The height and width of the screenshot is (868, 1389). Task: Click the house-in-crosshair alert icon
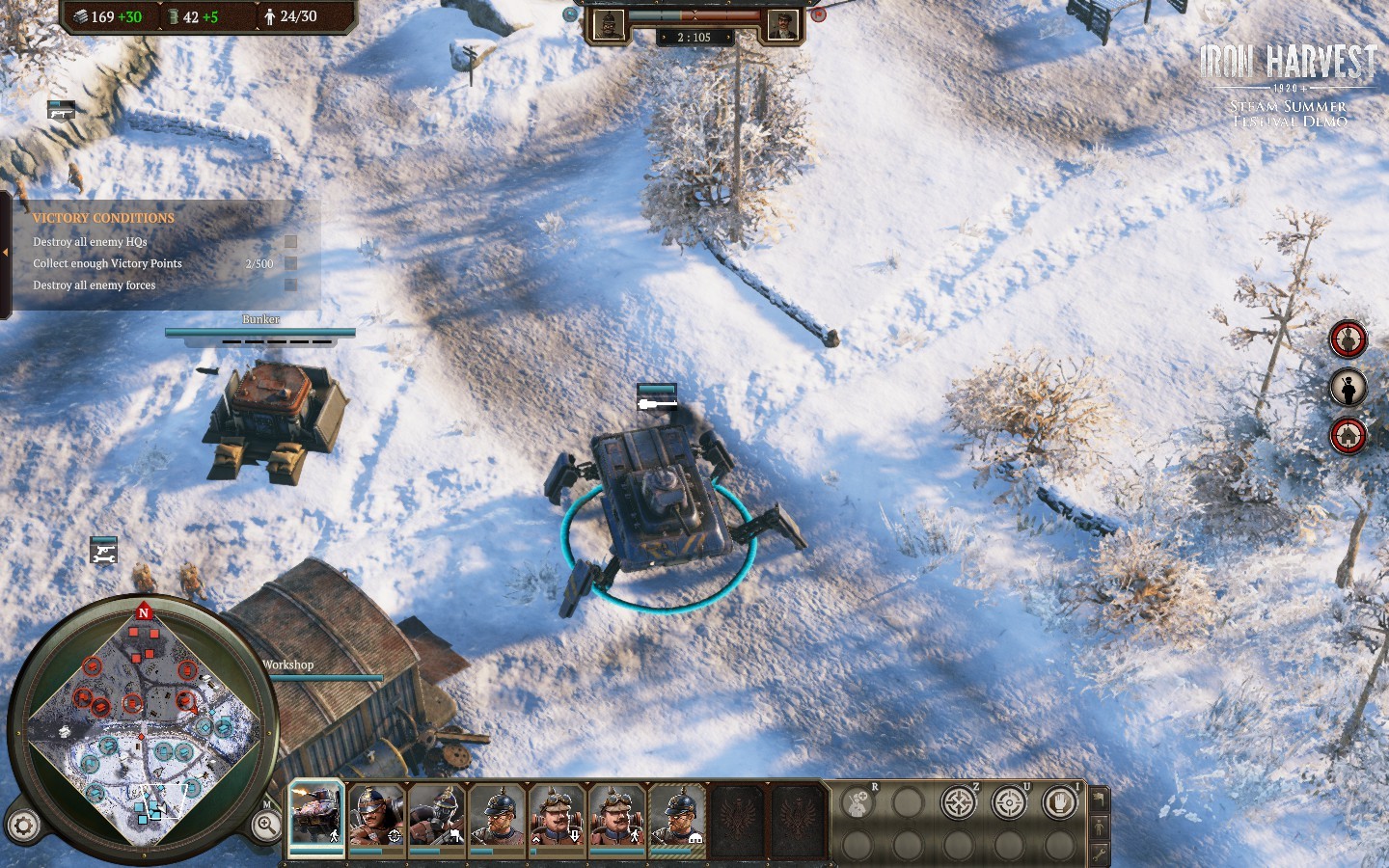point(1348,436)
